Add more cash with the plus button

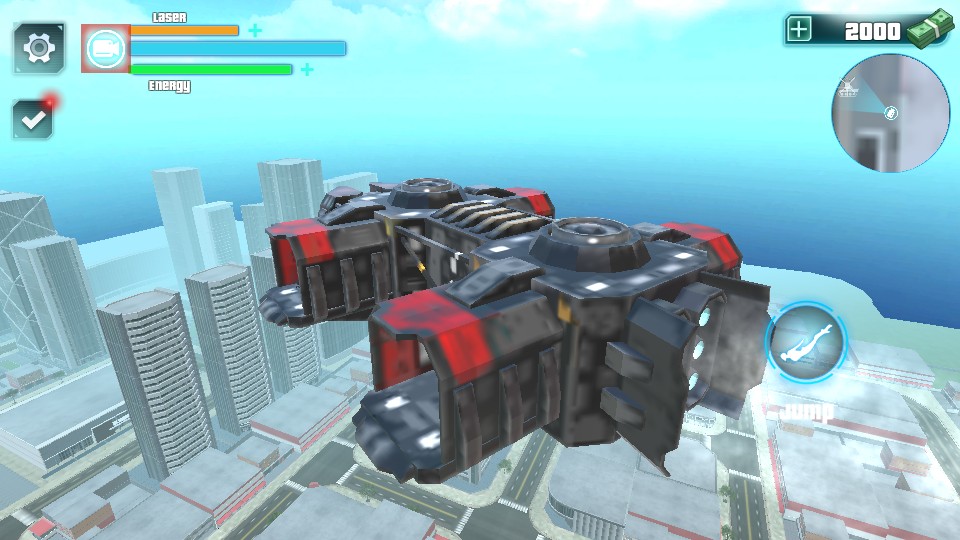[x=799, y=30]
